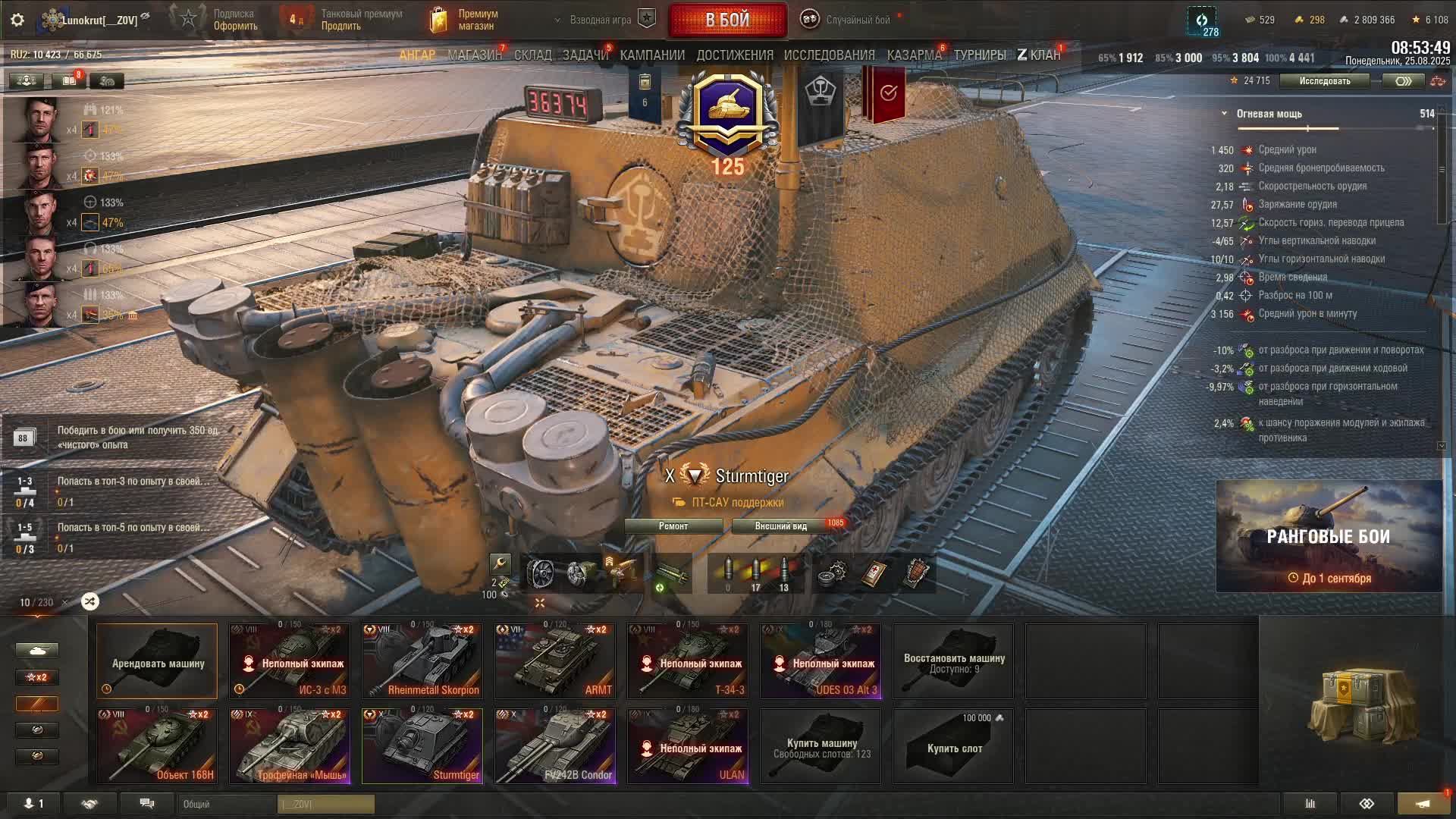Choose the FV242B Condor in the carousel
This screenshot has height=819, width=1456.
[555, 746]
